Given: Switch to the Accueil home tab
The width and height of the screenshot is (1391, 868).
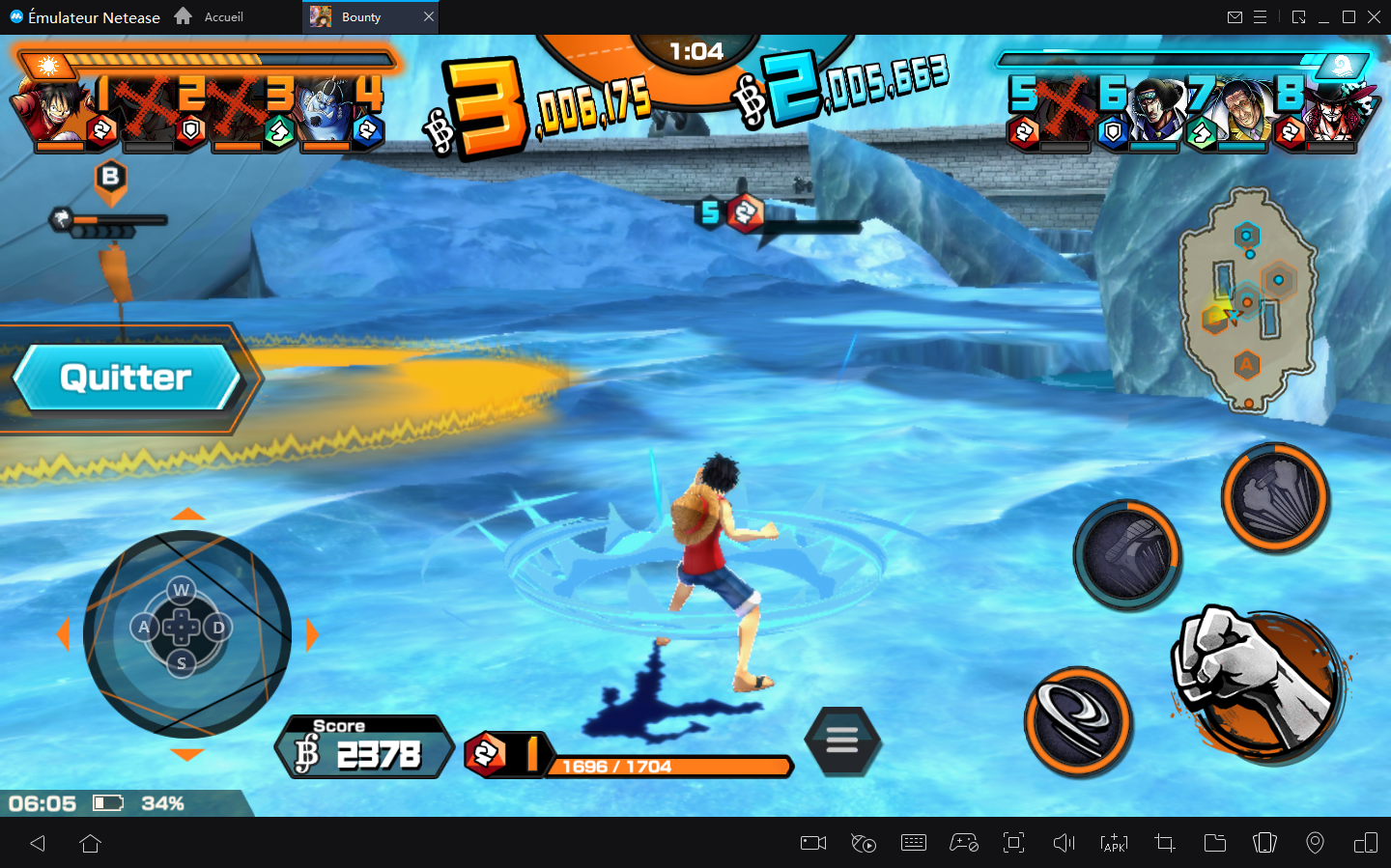Looking at the screenshot, I should pyautogui.click(x=210, y=16).
